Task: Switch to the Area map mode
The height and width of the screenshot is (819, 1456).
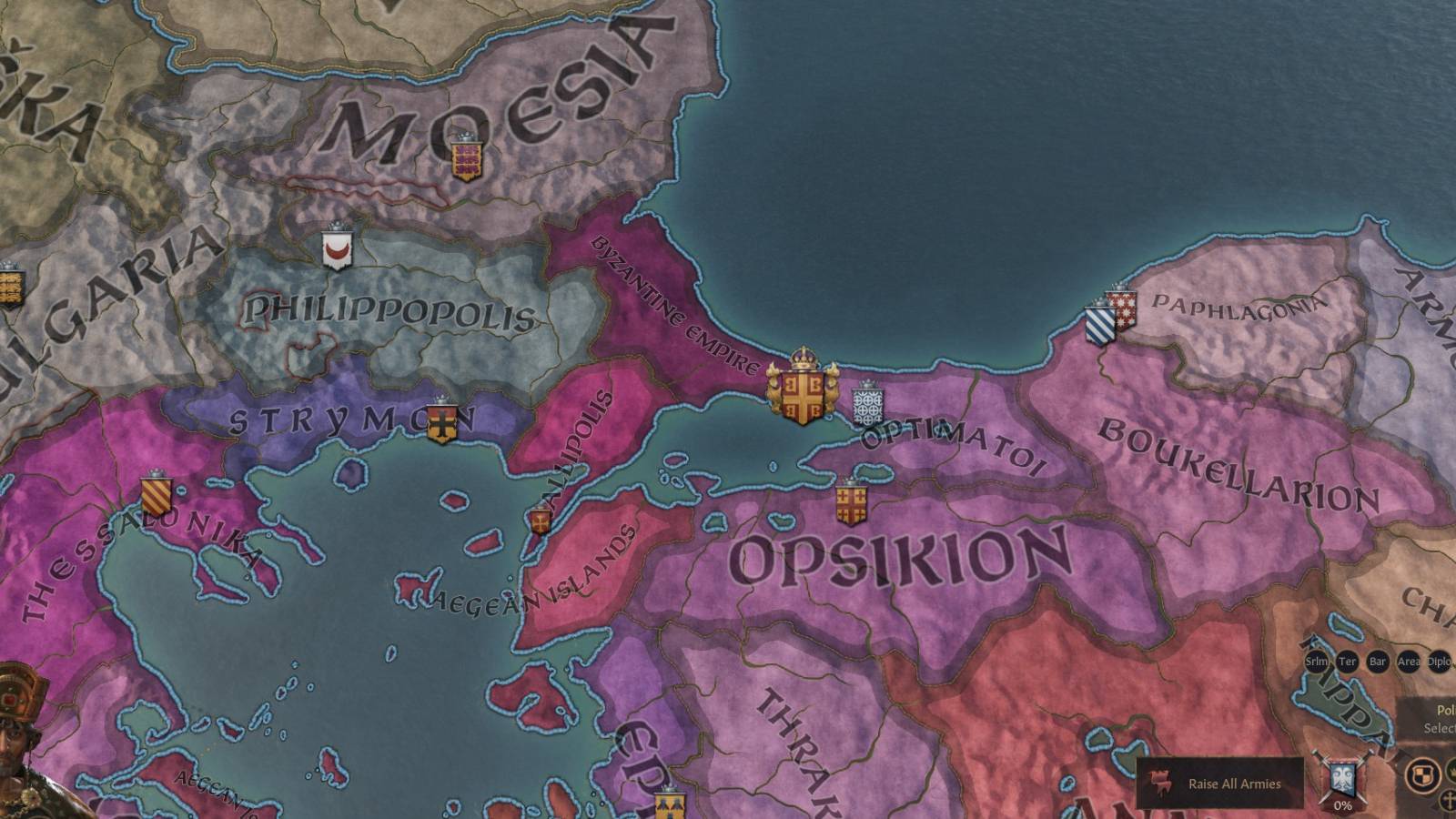Action: coord(1407,661)
